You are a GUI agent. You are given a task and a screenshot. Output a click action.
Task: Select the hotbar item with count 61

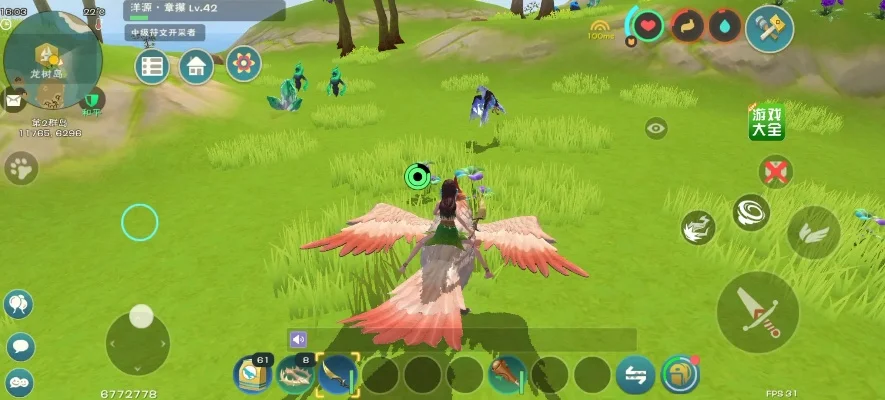[x=253, y=374]
